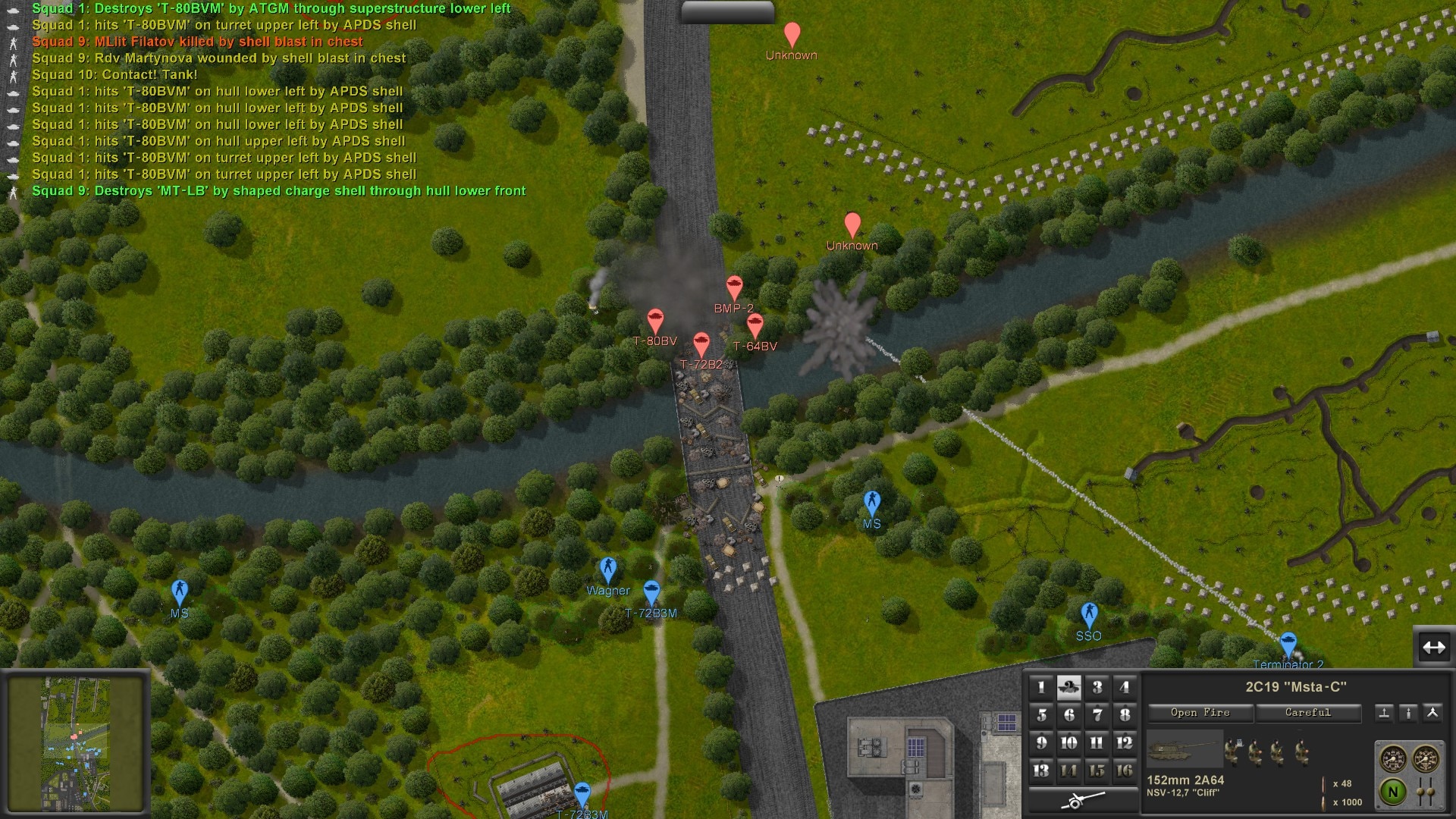
Task: Select the SSO infantry unit marker
Action: pyautogui.click(x=1089, y=614)
